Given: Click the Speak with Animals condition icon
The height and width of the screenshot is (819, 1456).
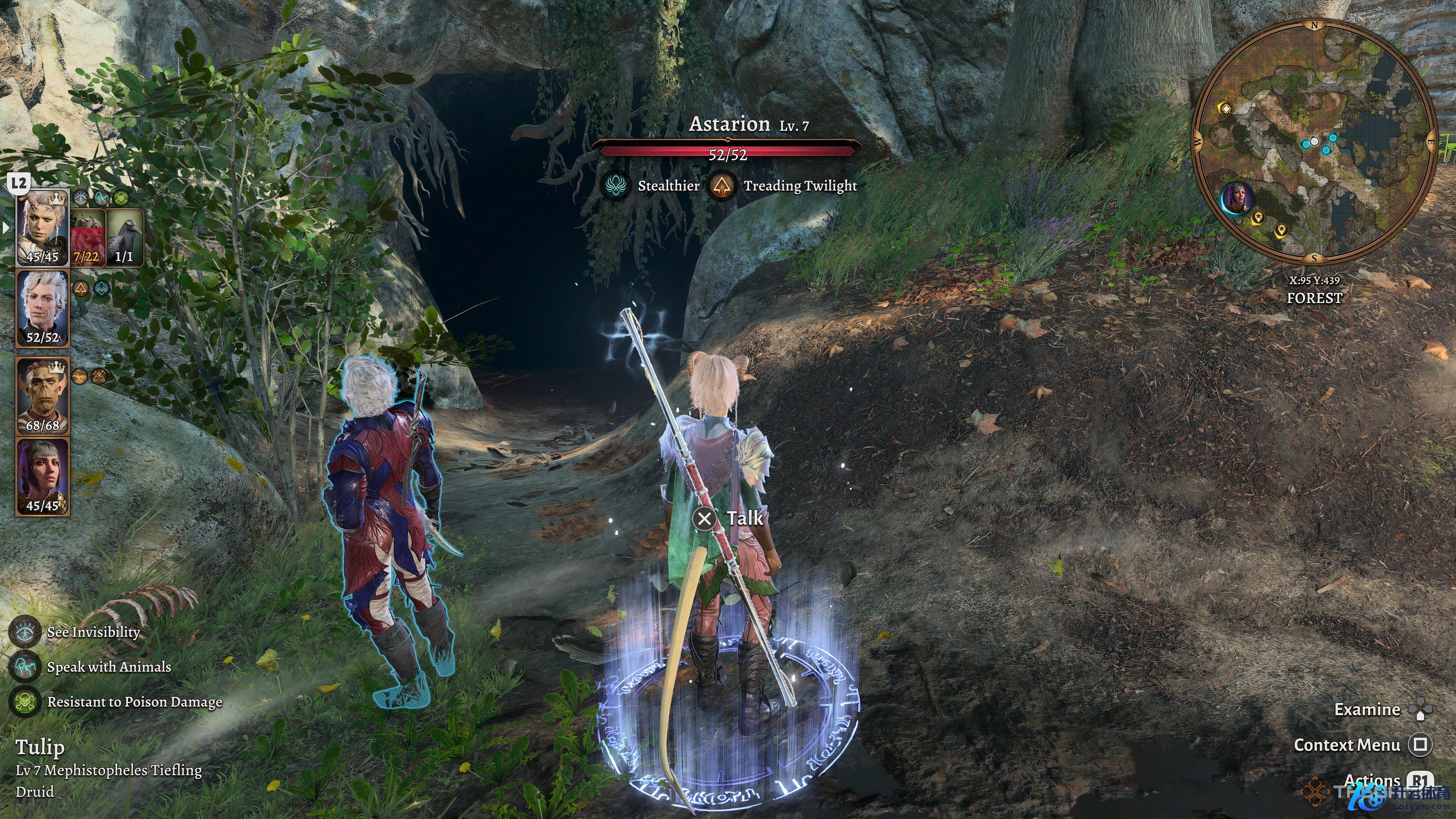Looking at the screenshot, I should [25, 667].
